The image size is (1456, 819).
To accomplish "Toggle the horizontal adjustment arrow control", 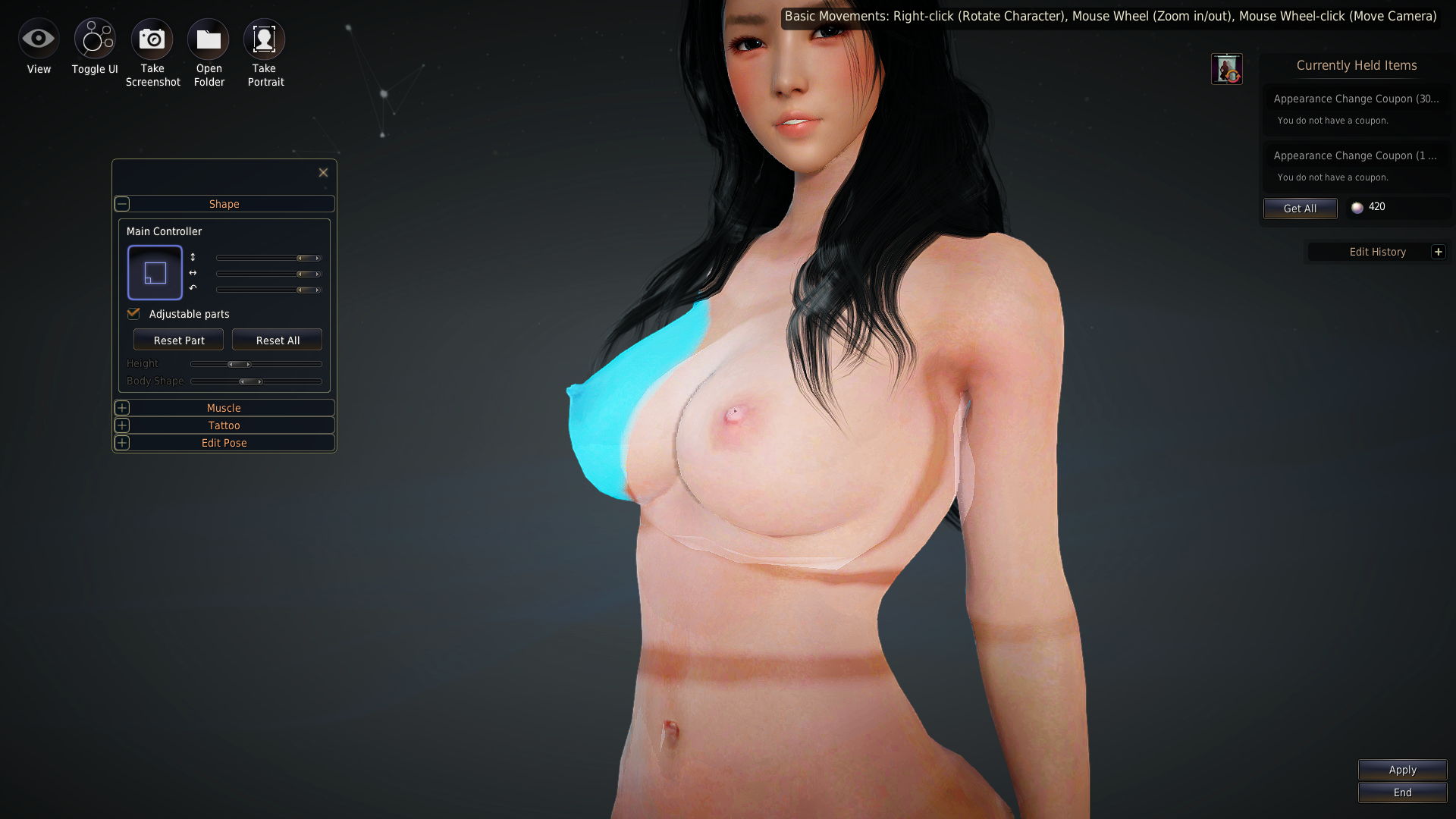I will pos(194,273).
